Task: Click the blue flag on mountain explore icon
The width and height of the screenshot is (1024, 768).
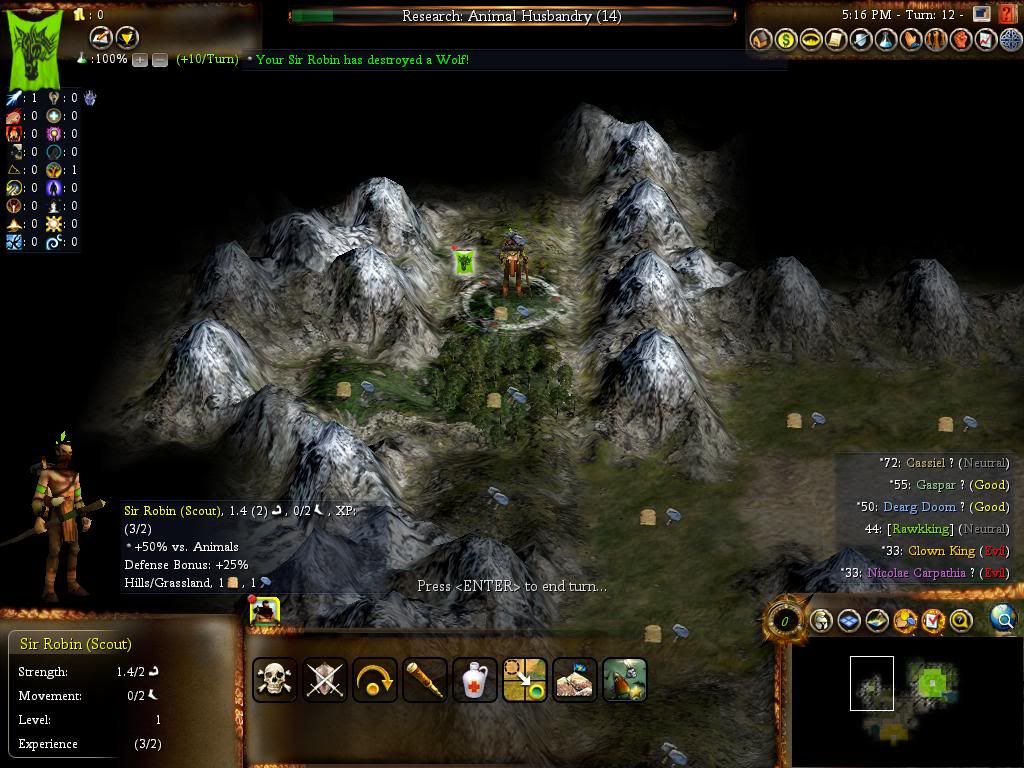Action: pos(575,680)
